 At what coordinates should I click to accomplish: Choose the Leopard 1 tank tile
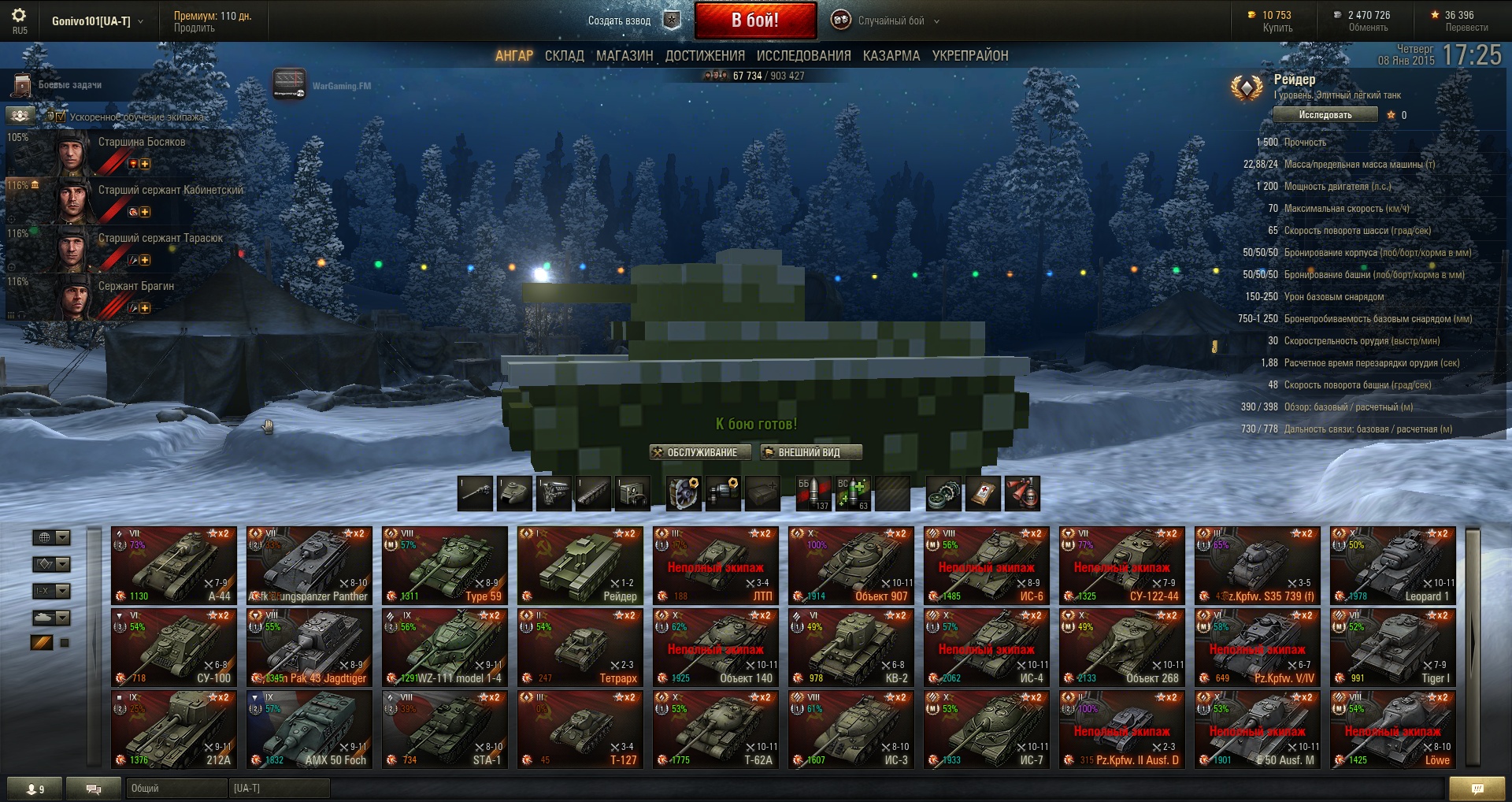click(x=1392, y=566)
